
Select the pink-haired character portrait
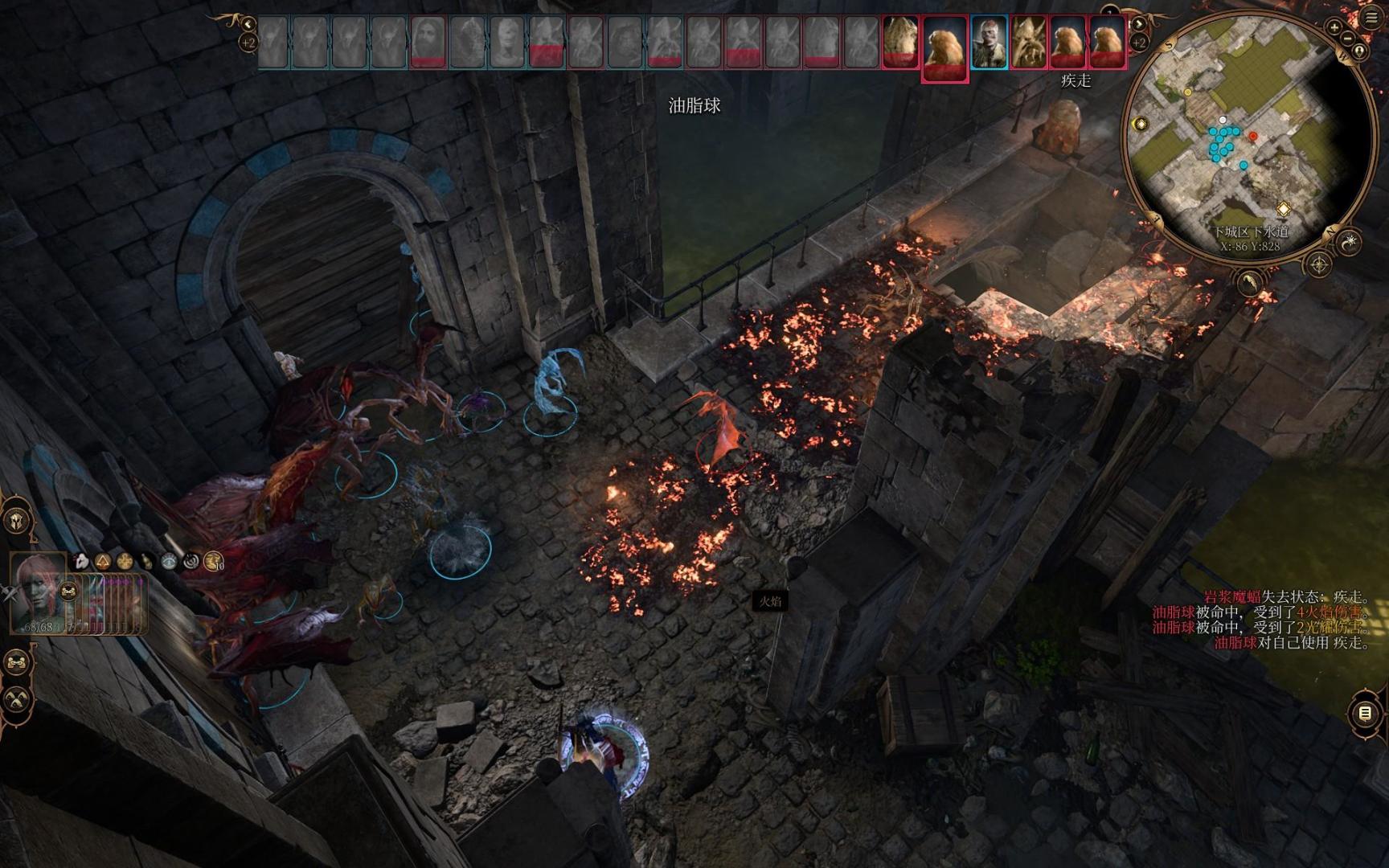[x=38, y=591]
